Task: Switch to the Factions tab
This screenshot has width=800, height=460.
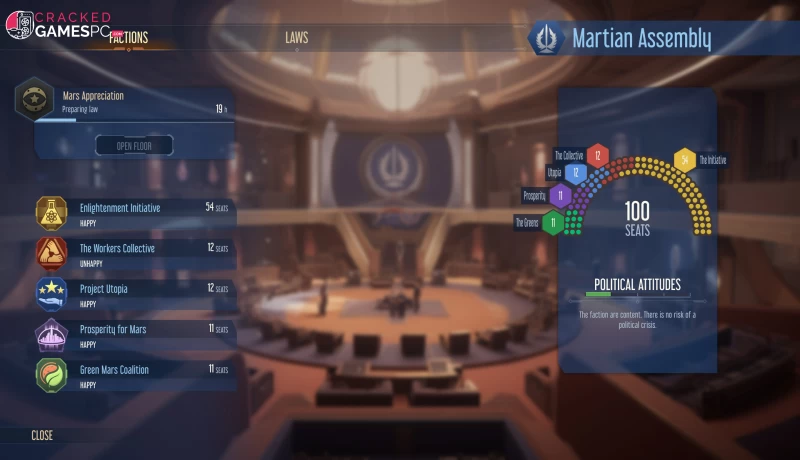Action: [128, 38]
